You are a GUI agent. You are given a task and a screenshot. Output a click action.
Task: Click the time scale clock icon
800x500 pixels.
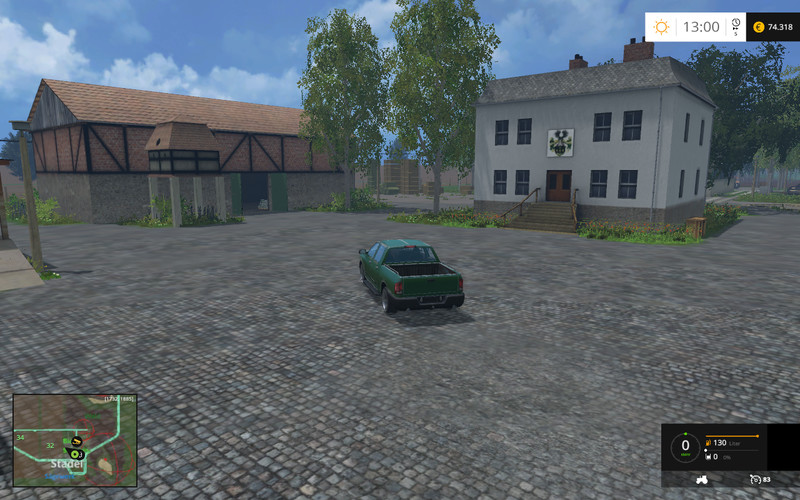point(735,24)
